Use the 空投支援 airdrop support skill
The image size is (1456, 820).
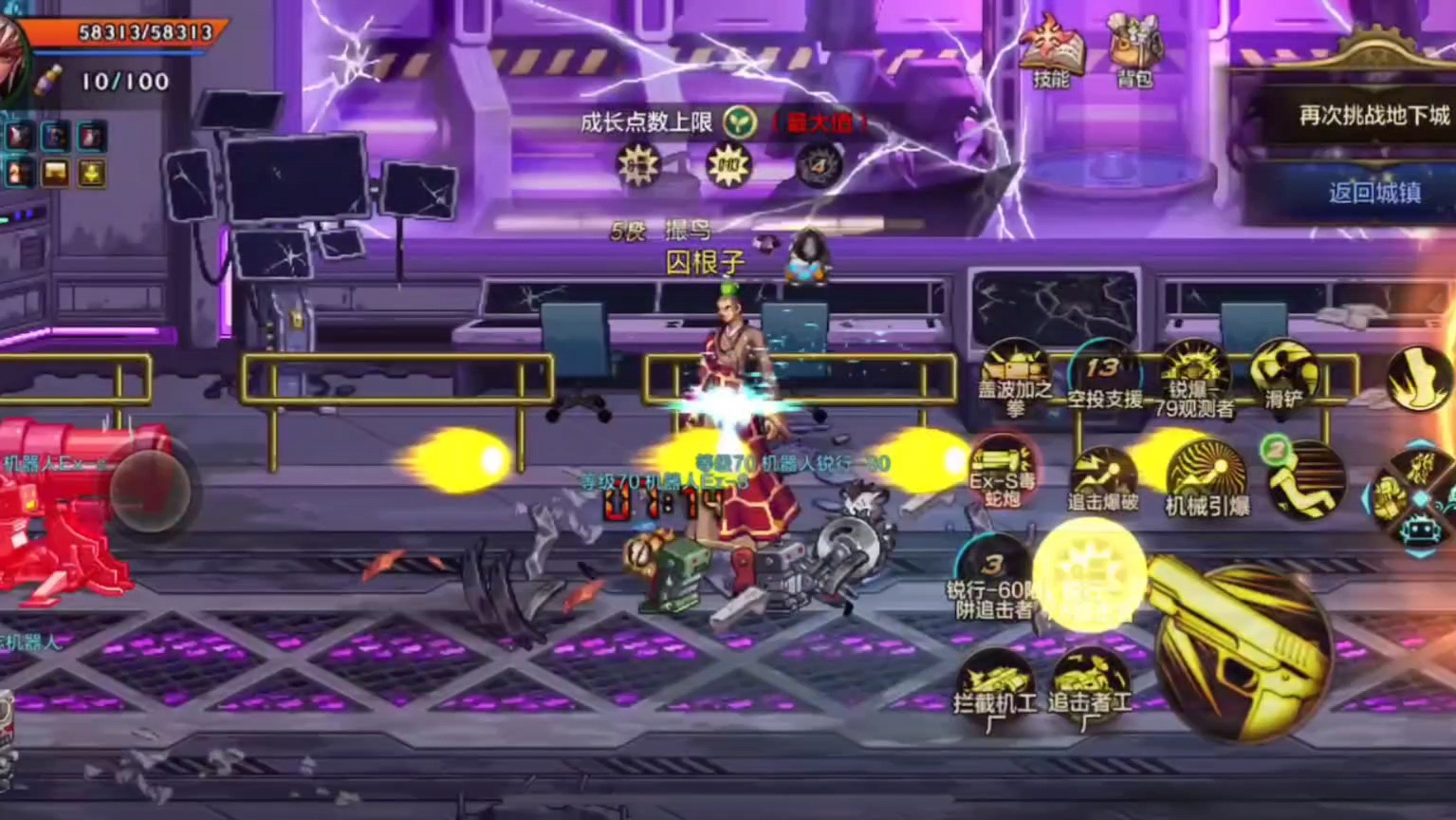[x=1103, y=375]
